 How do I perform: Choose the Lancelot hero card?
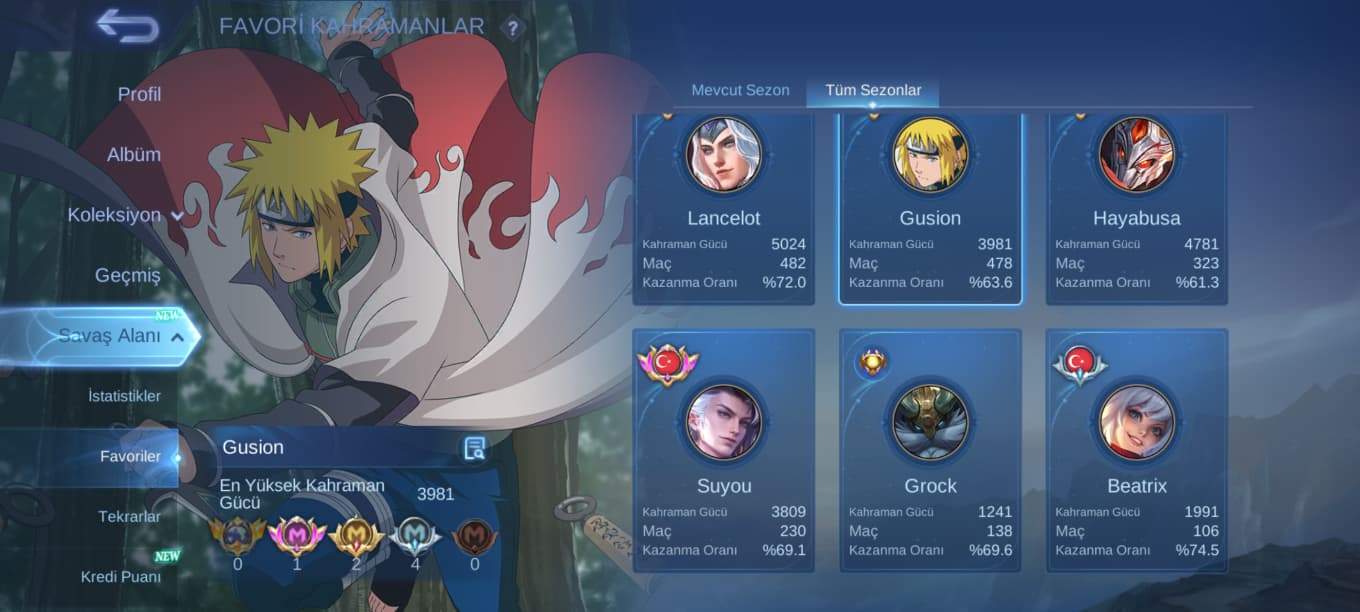(724, 210)
